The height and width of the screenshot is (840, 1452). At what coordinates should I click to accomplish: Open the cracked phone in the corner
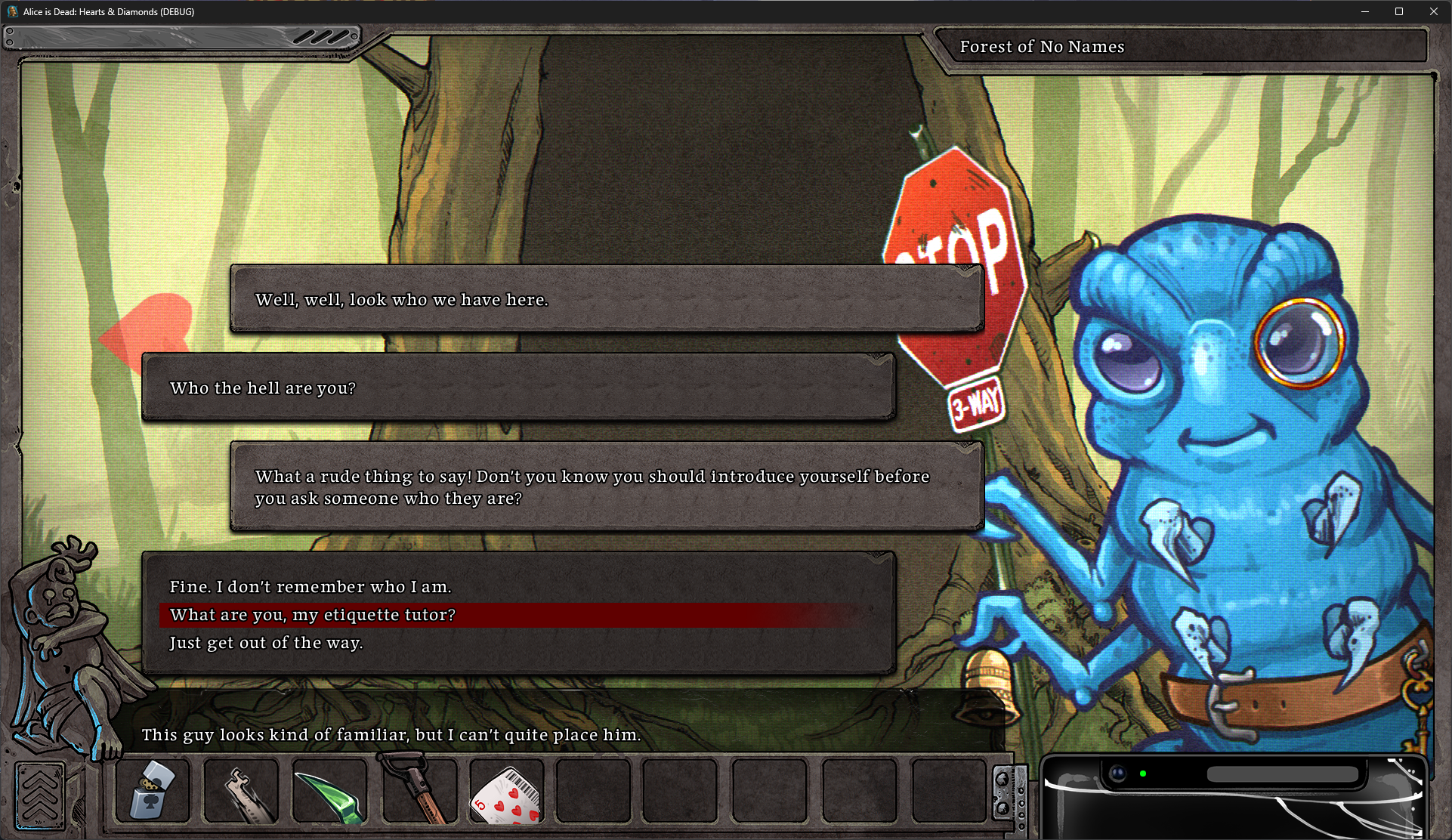point(1233,798)
